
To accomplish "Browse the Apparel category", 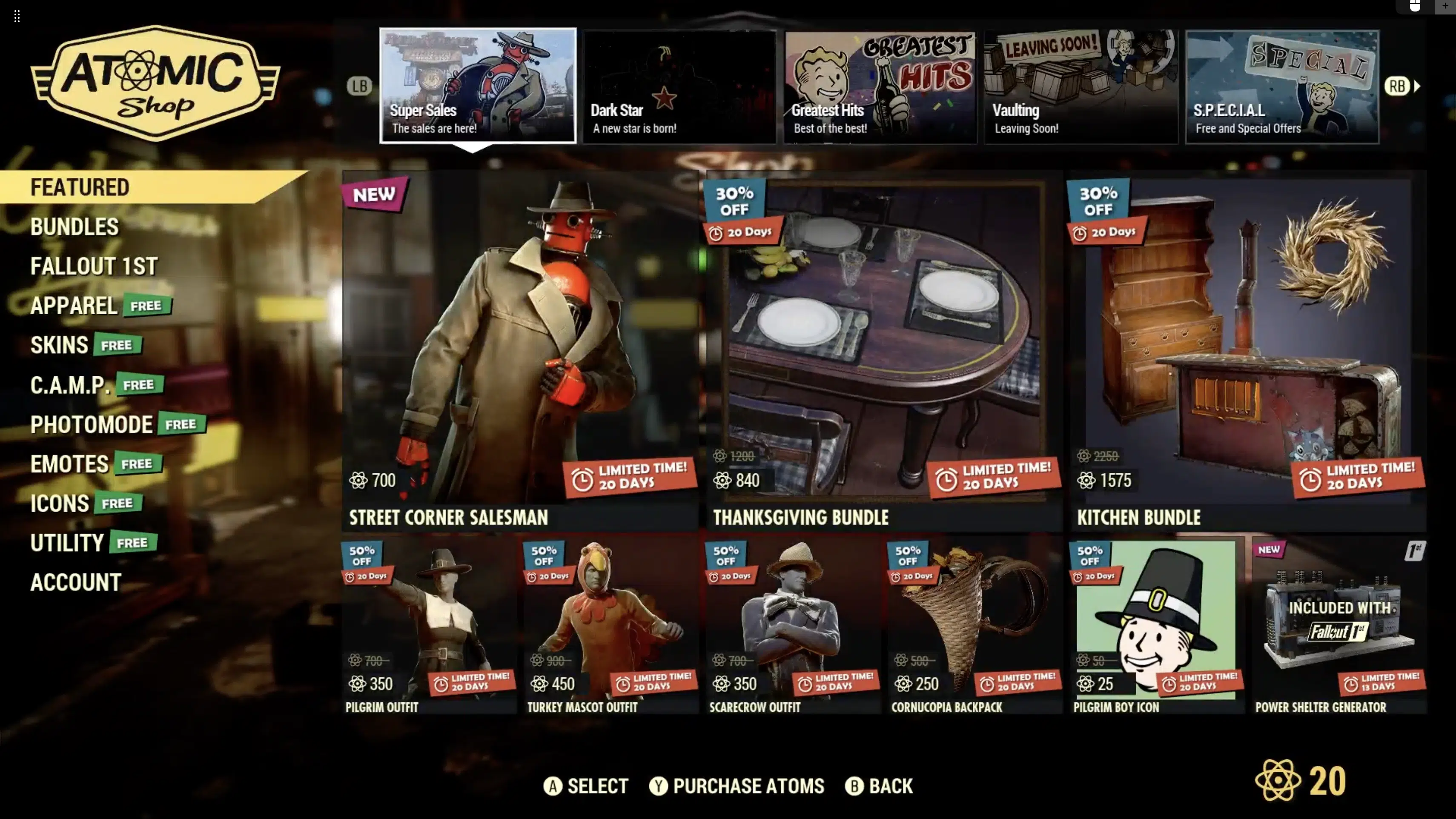I will pos(74,306).
